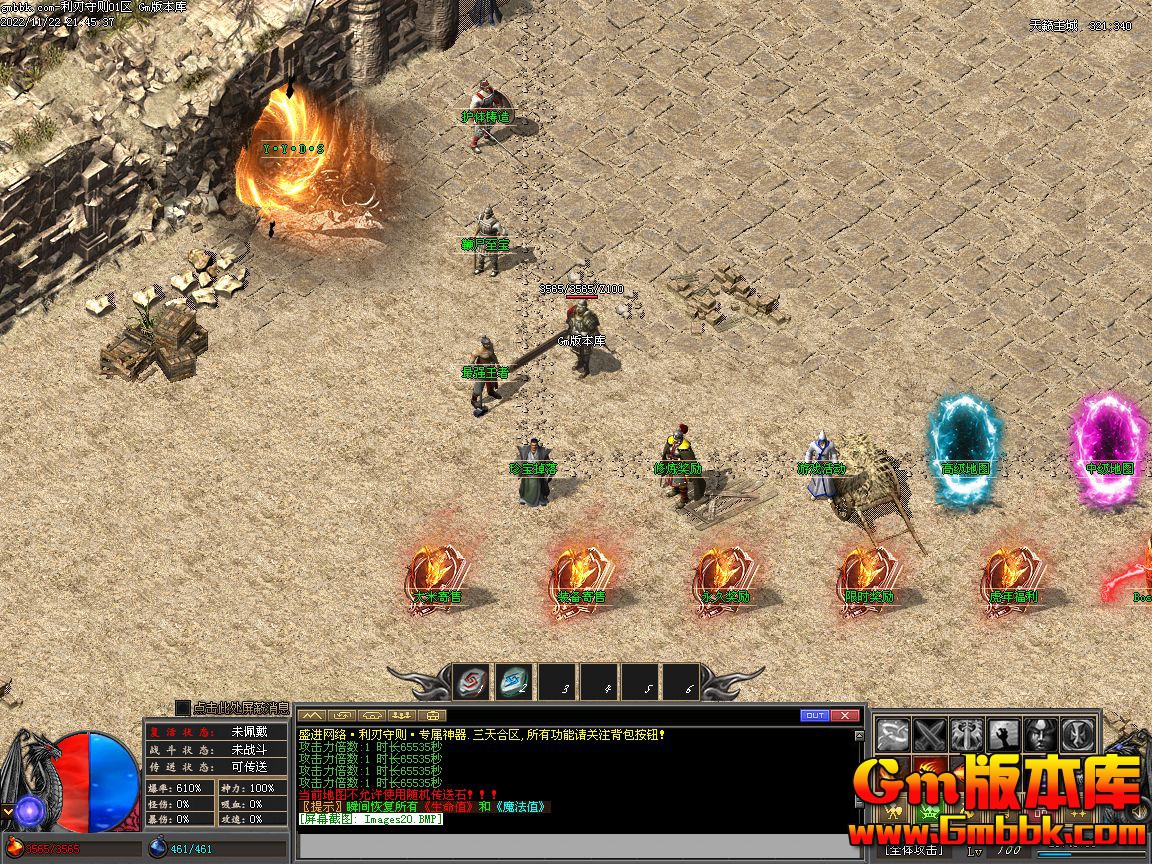Use the blue rune stone in hotbar slot 2
The image size is (1152, 864).
(515, 683)
